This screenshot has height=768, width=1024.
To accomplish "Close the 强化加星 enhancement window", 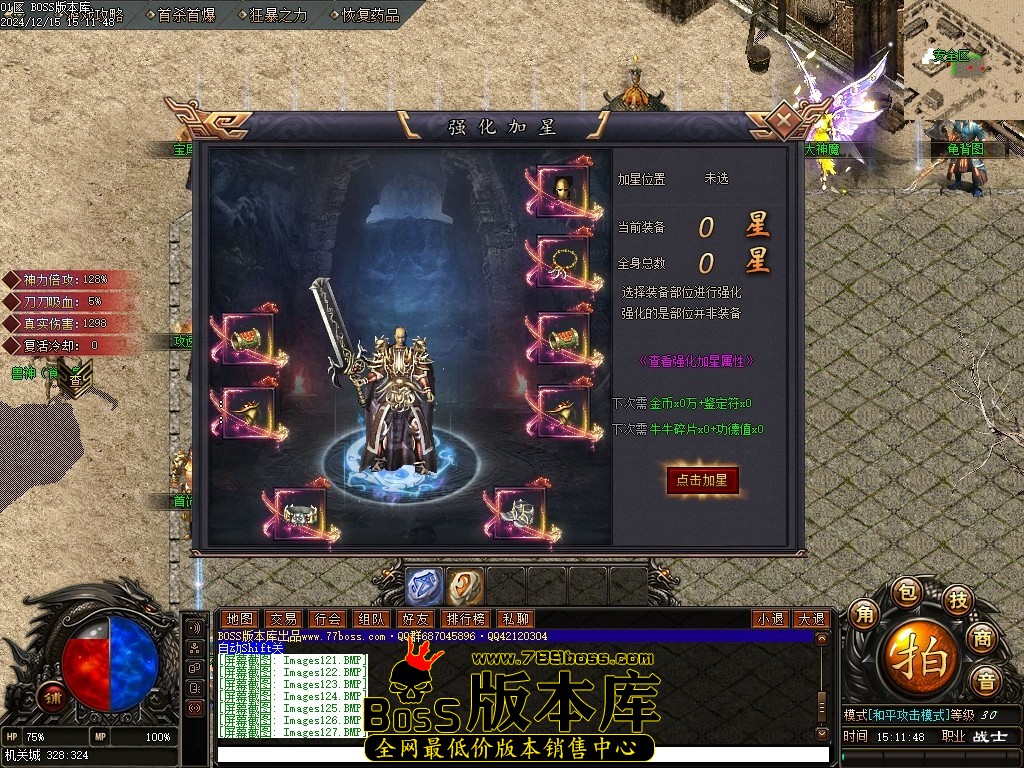I will (x=786, y=121).
